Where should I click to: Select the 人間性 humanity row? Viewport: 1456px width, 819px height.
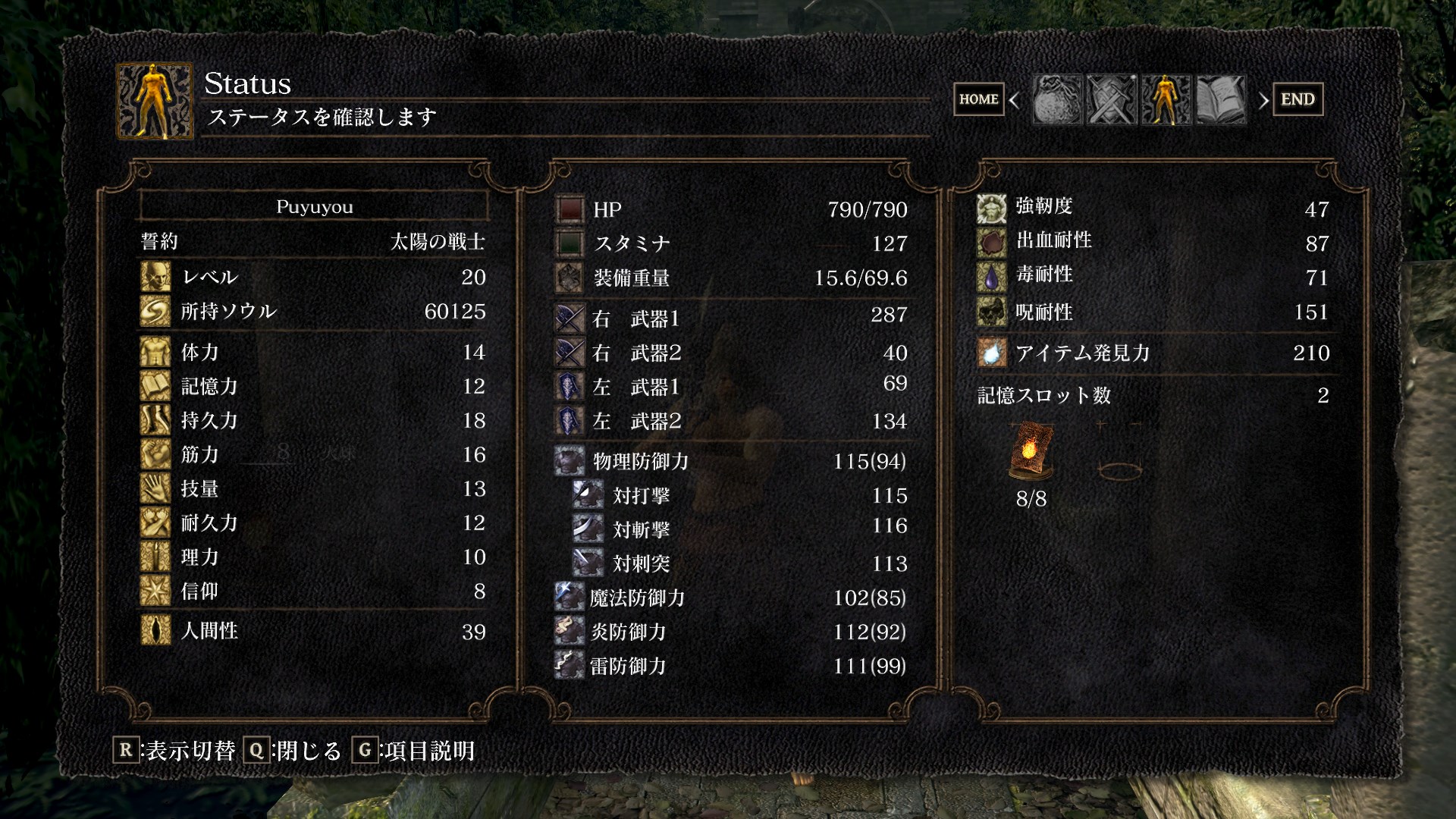(x=312, y=631)
